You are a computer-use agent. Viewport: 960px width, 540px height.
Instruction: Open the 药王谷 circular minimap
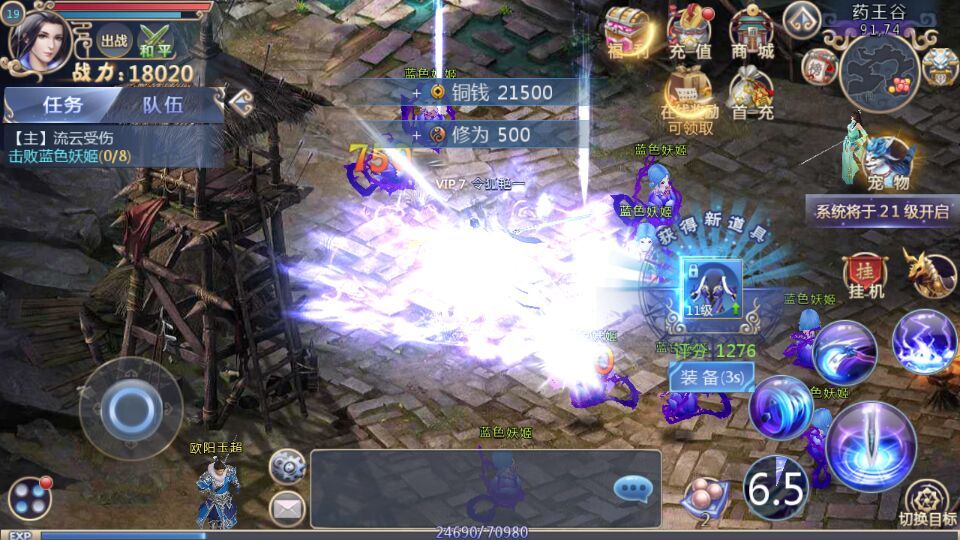click(x=878, y=72)
